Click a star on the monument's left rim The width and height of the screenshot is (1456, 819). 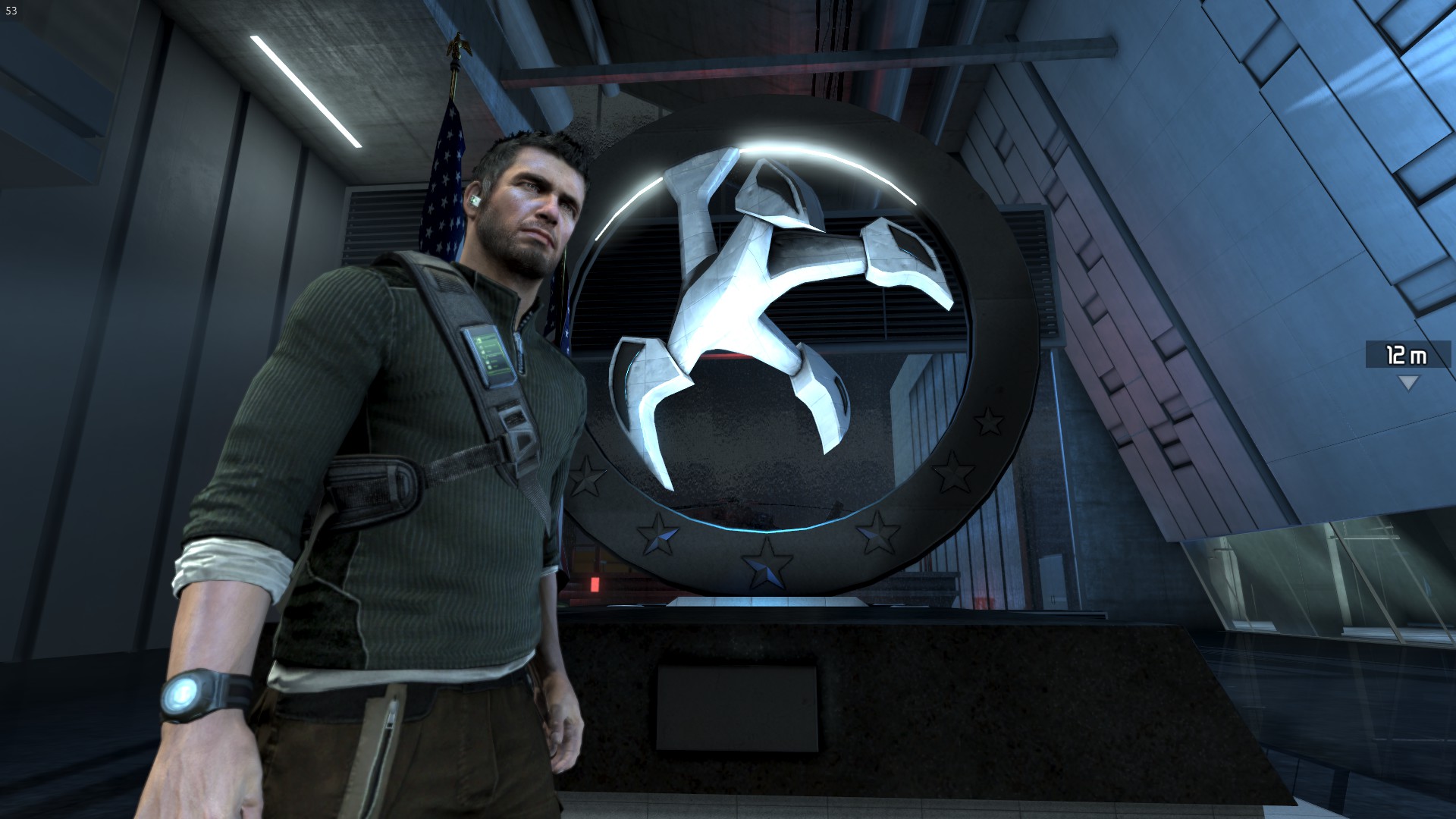coord(588,474)
